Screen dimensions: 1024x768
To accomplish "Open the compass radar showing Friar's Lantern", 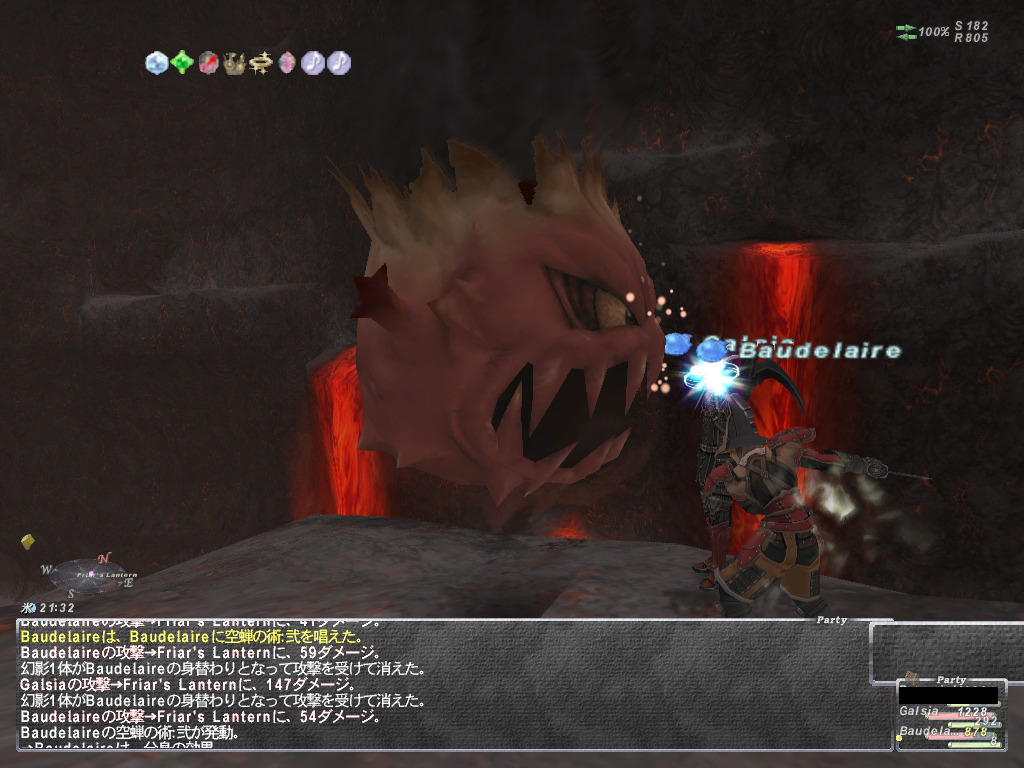I will tap(88, 576).
